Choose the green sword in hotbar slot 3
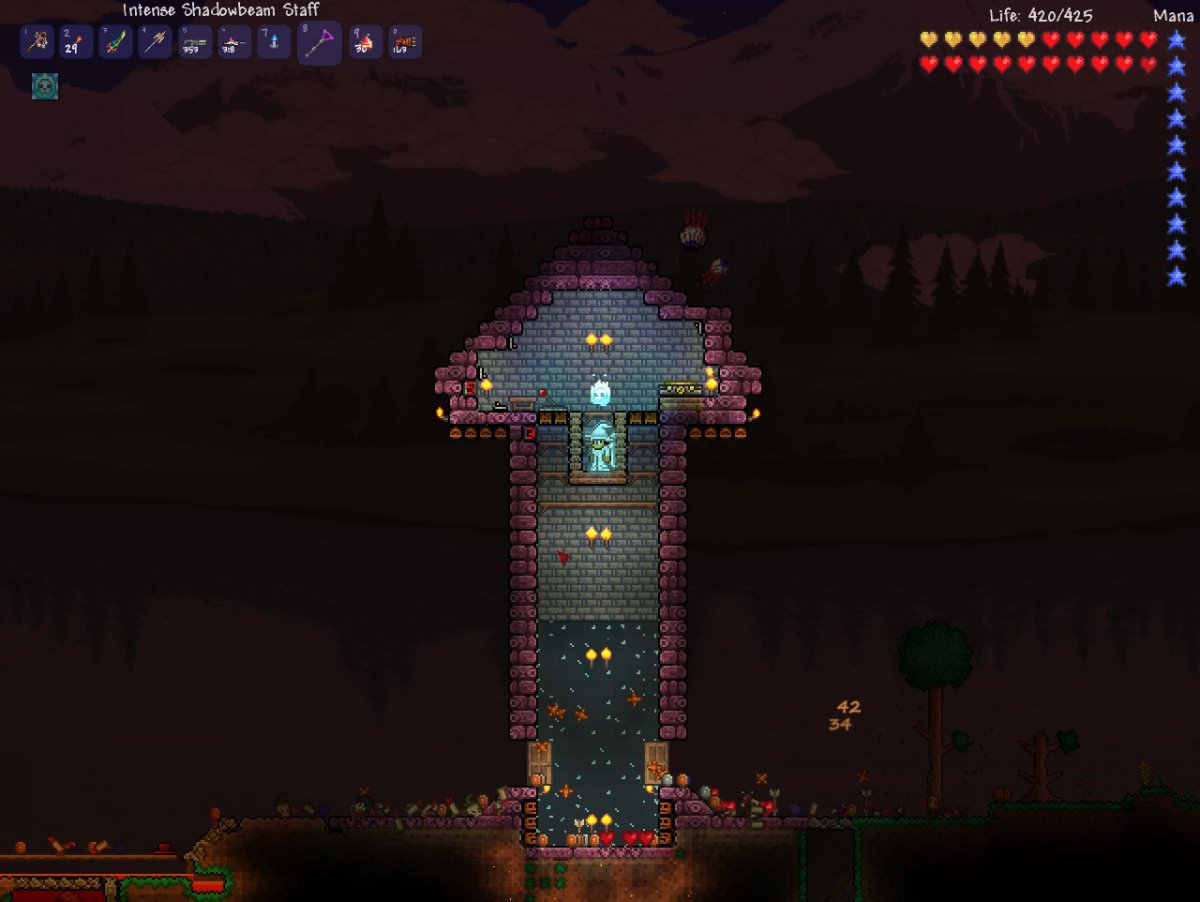Screen dimensions: 1200x902 pyautogui.click(x=116, y=43)
